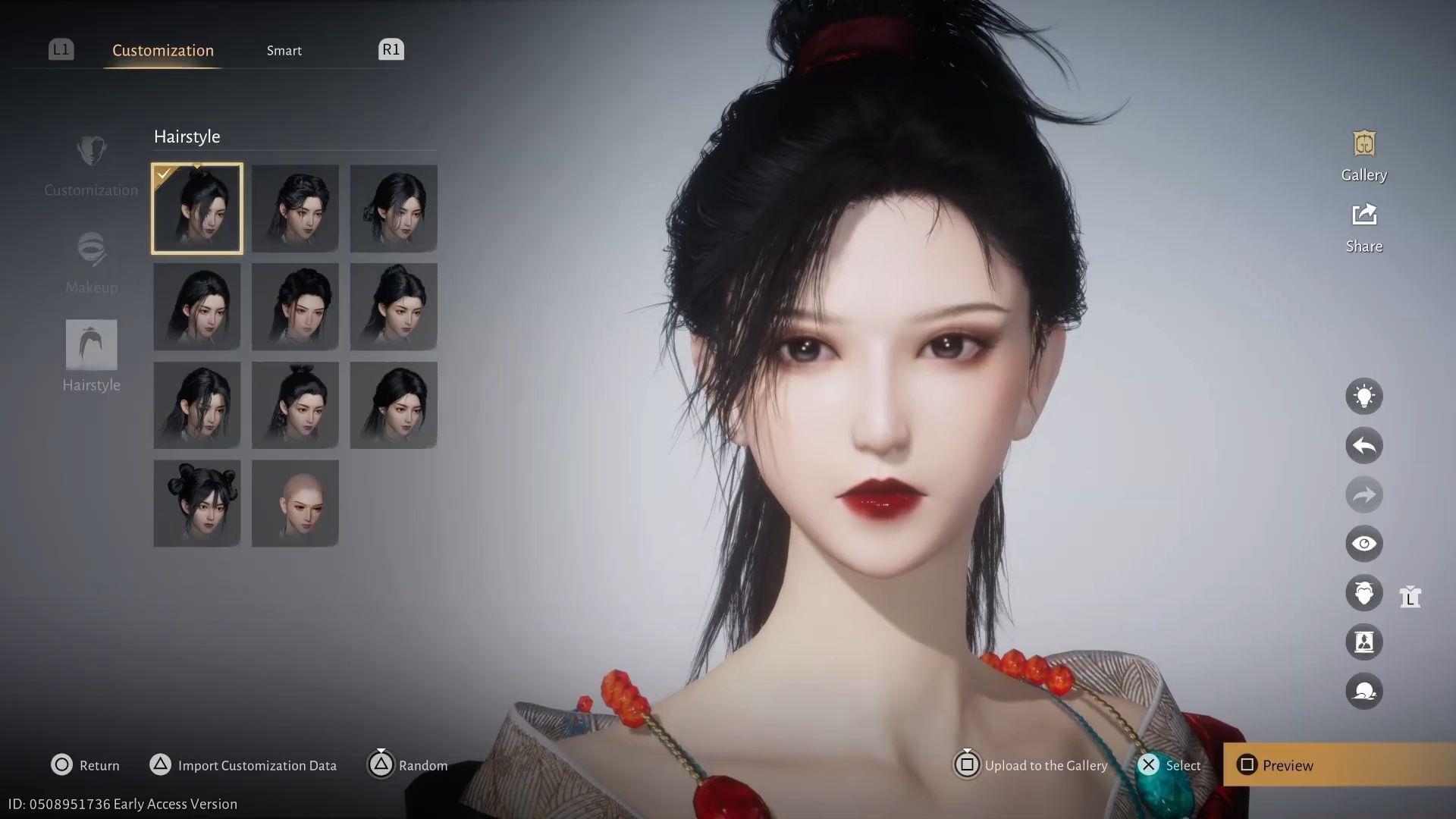
Task: Click the redo arrow icon
Action: [1363, 494]
